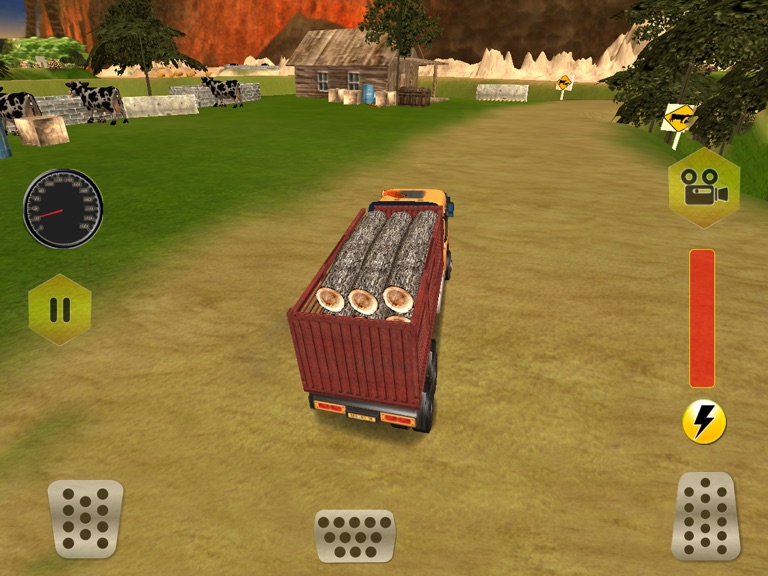Activate the lightning bolt boost button
Screen dimensions: 768x576
[704, 422]
